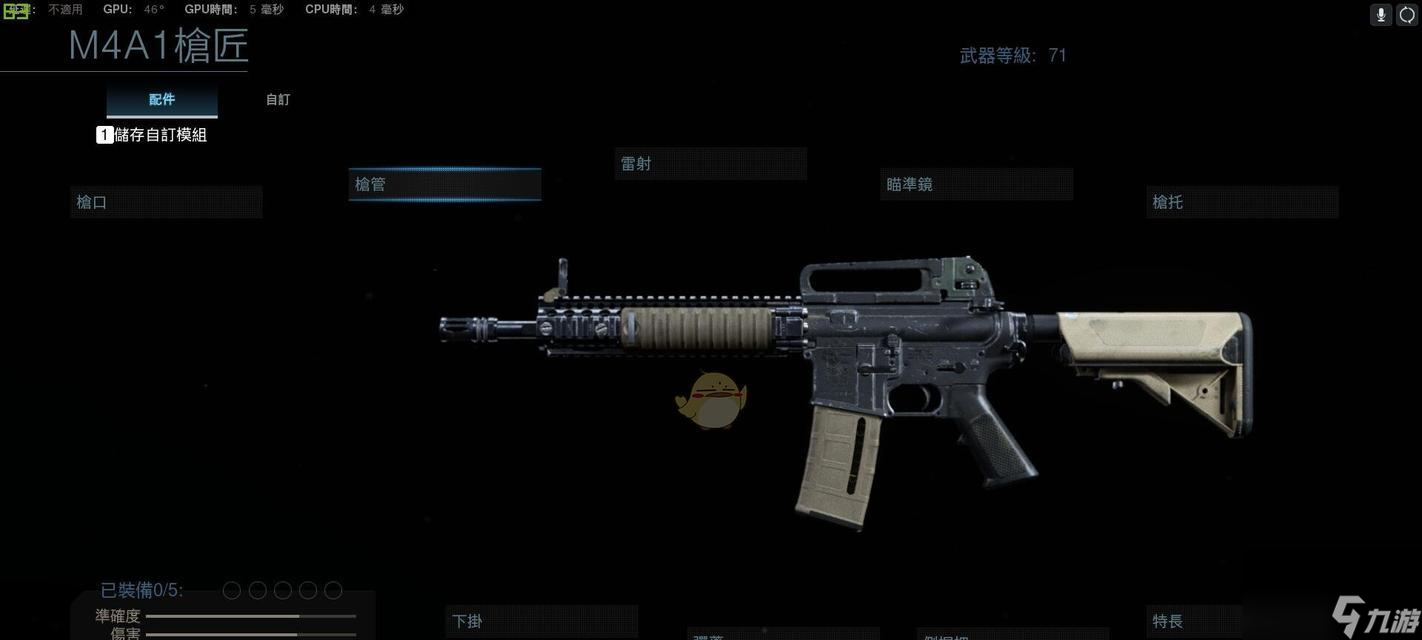The height and width of the screenshot is (640, 1422).
Task: Select the 瞄準鏡 optic attachment slot
Action: click(x=976, y=185)
